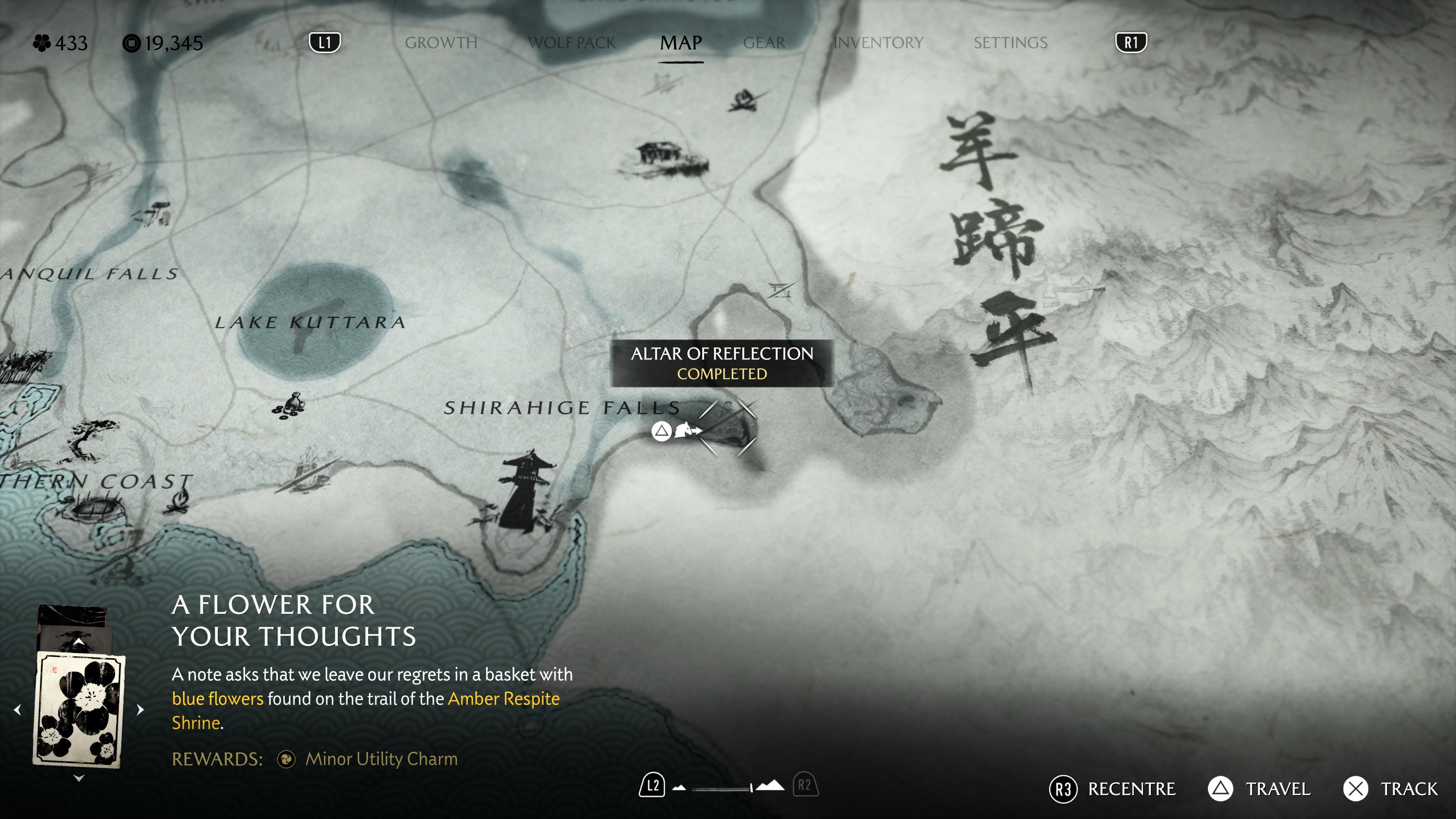Open the Inventory tab
The width and height of the screenshot is (1456, 819).
pyautogui.click(x=879, y=43)
